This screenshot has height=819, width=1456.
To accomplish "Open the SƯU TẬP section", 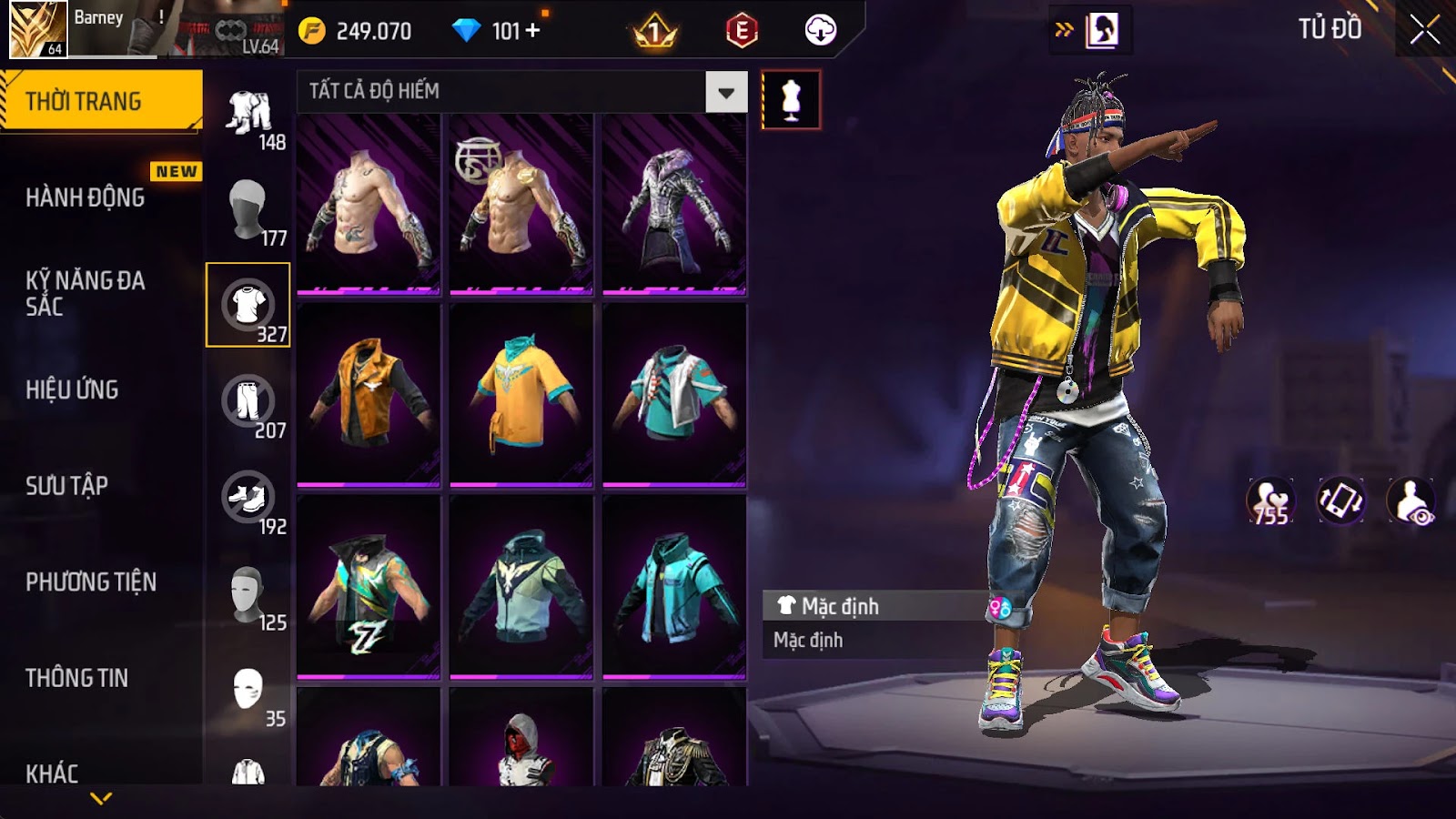I will 67,486.
